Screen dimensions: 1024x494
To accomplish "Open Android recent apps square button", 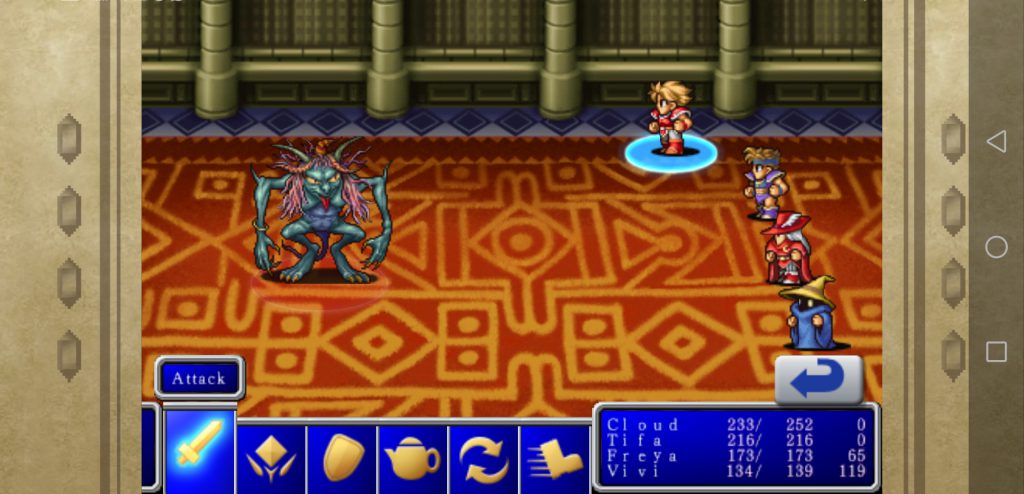I will coord(996,352).
